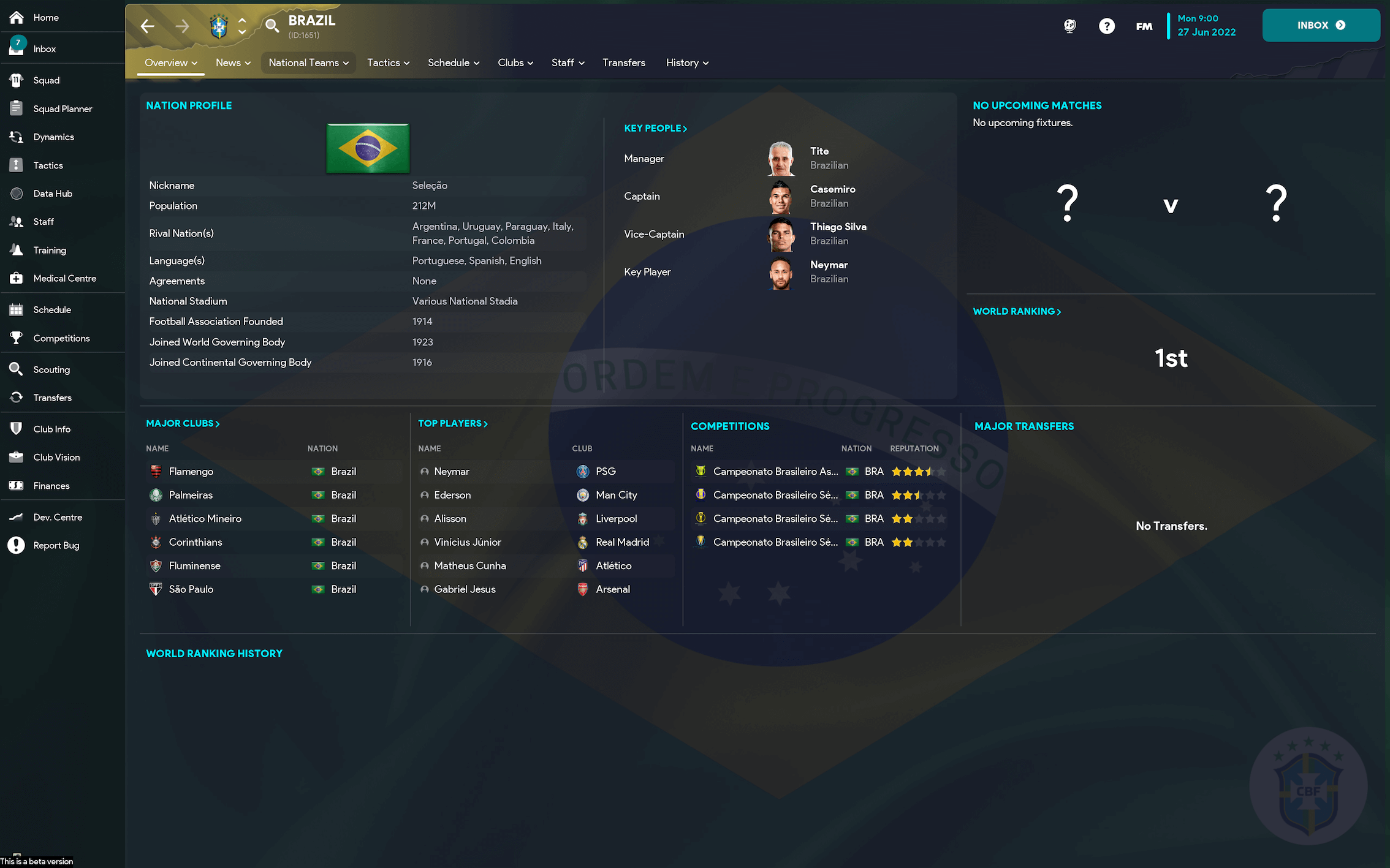The height and width of the screenshot is (868, 1390).
Task: Expand the News tab dropdown
Action: tap(233, 62)
